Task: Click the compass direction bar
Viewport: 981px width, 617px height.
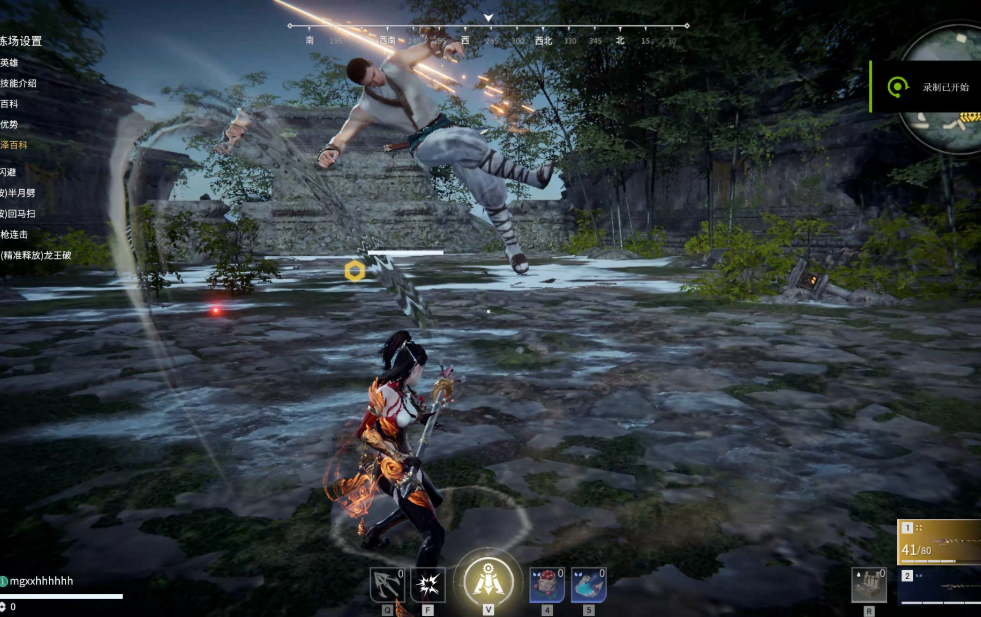Action: (488, 34)
